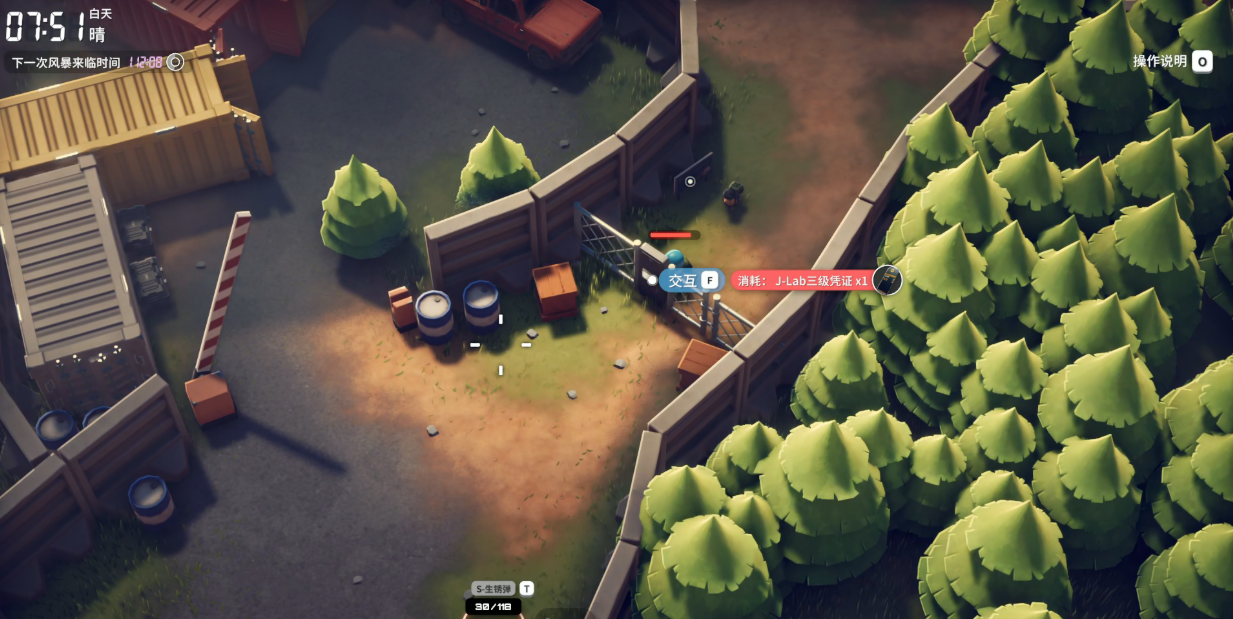1233x619 pixels.
Task: Click the J-Lab三级凭证 keycard icon
Action: [x=887, y=281]
